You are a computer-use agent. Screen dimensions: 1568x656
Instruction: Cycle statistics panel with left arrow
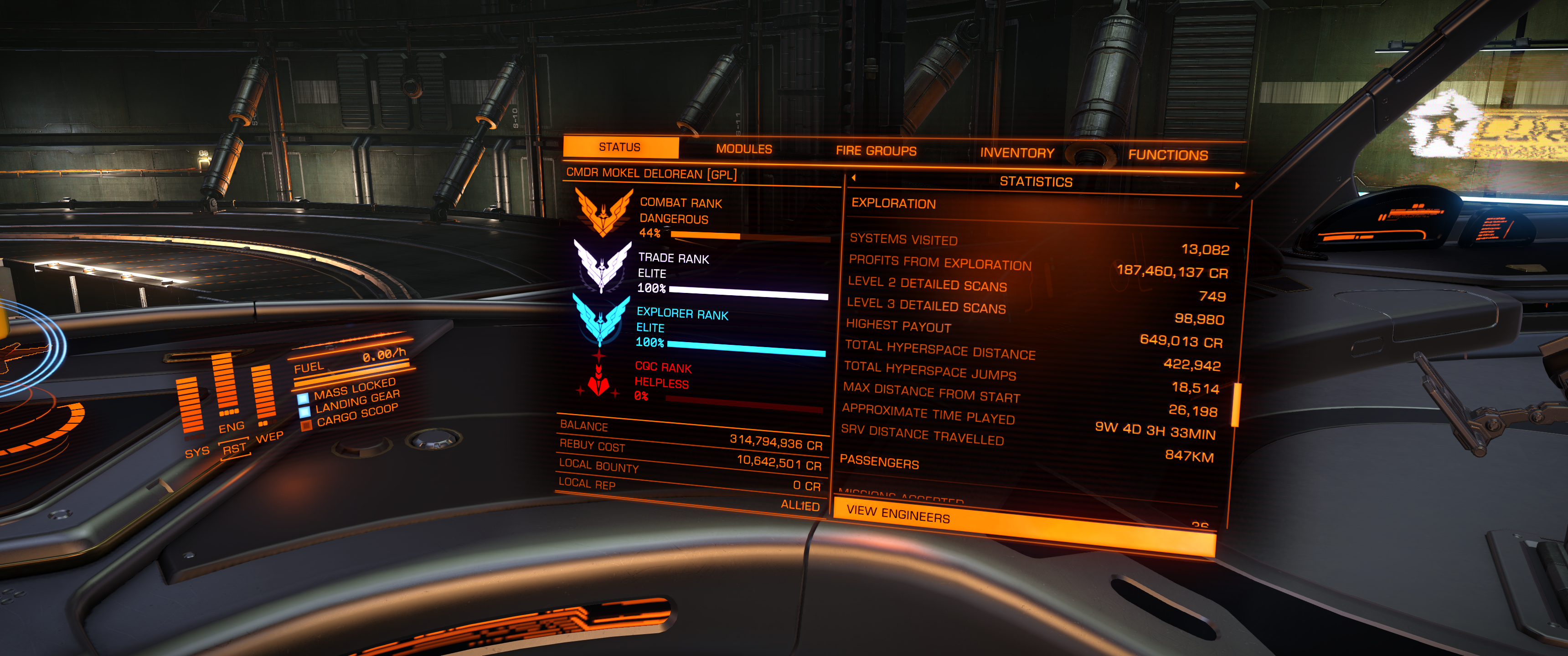(x=854, y=178)
